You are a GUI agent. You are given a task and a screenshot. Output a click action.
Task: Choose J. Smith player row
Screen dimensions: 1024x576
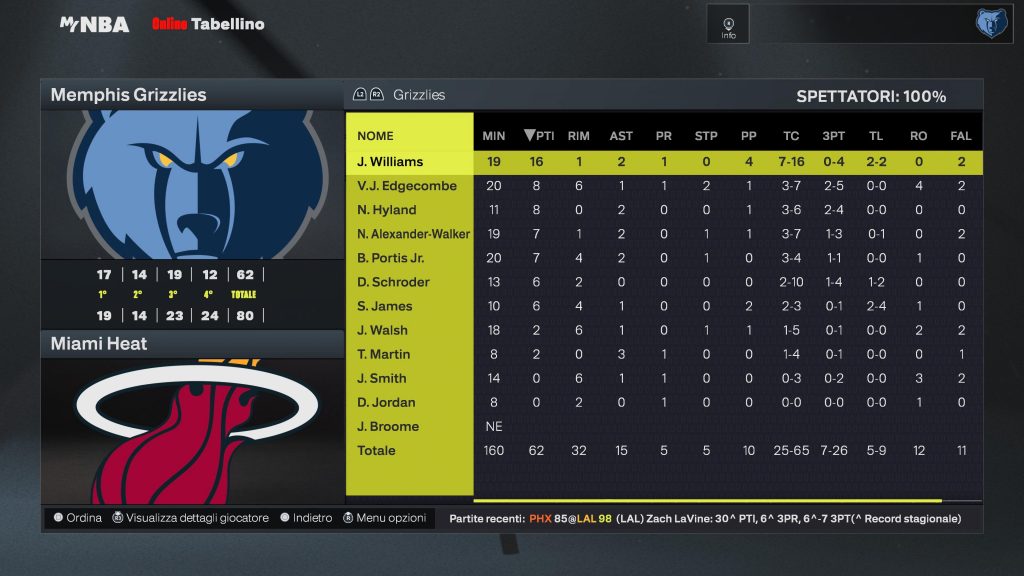coord(382,378)
